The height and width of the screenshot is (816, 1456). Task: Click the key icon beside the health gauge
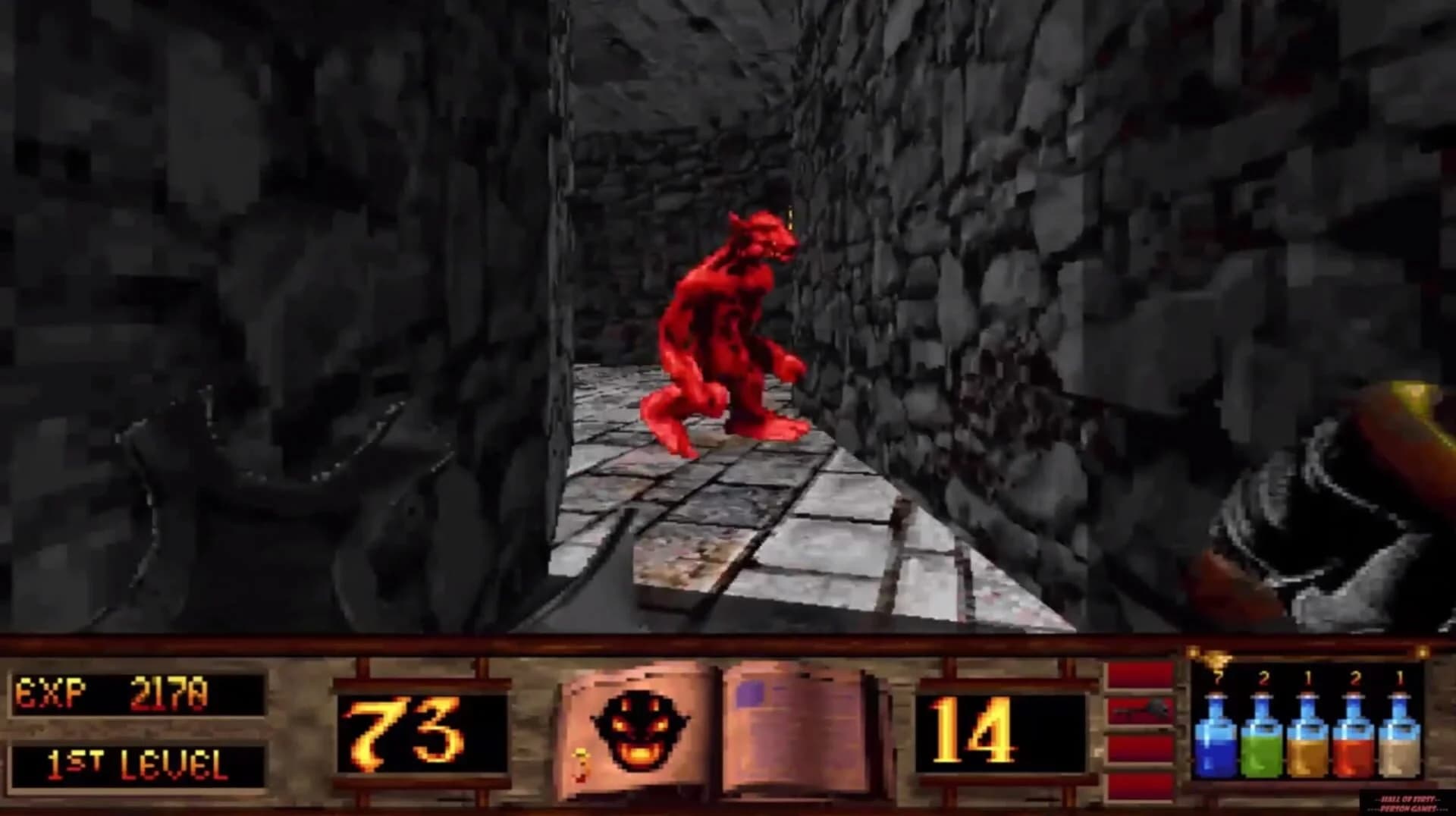(1141, 711)
